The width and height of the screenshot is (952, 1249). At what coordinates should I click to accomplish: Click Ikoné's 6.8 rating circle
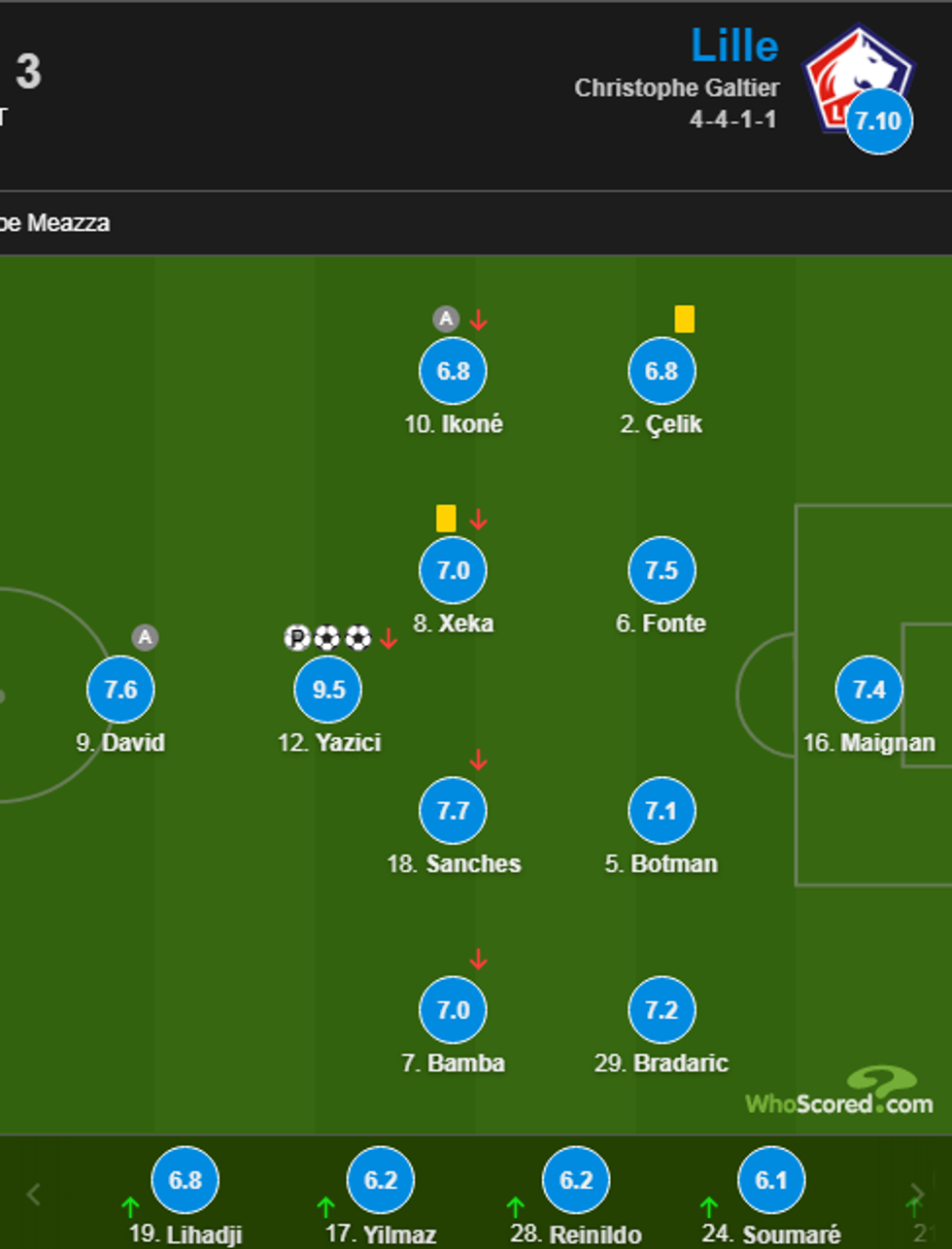453,371
